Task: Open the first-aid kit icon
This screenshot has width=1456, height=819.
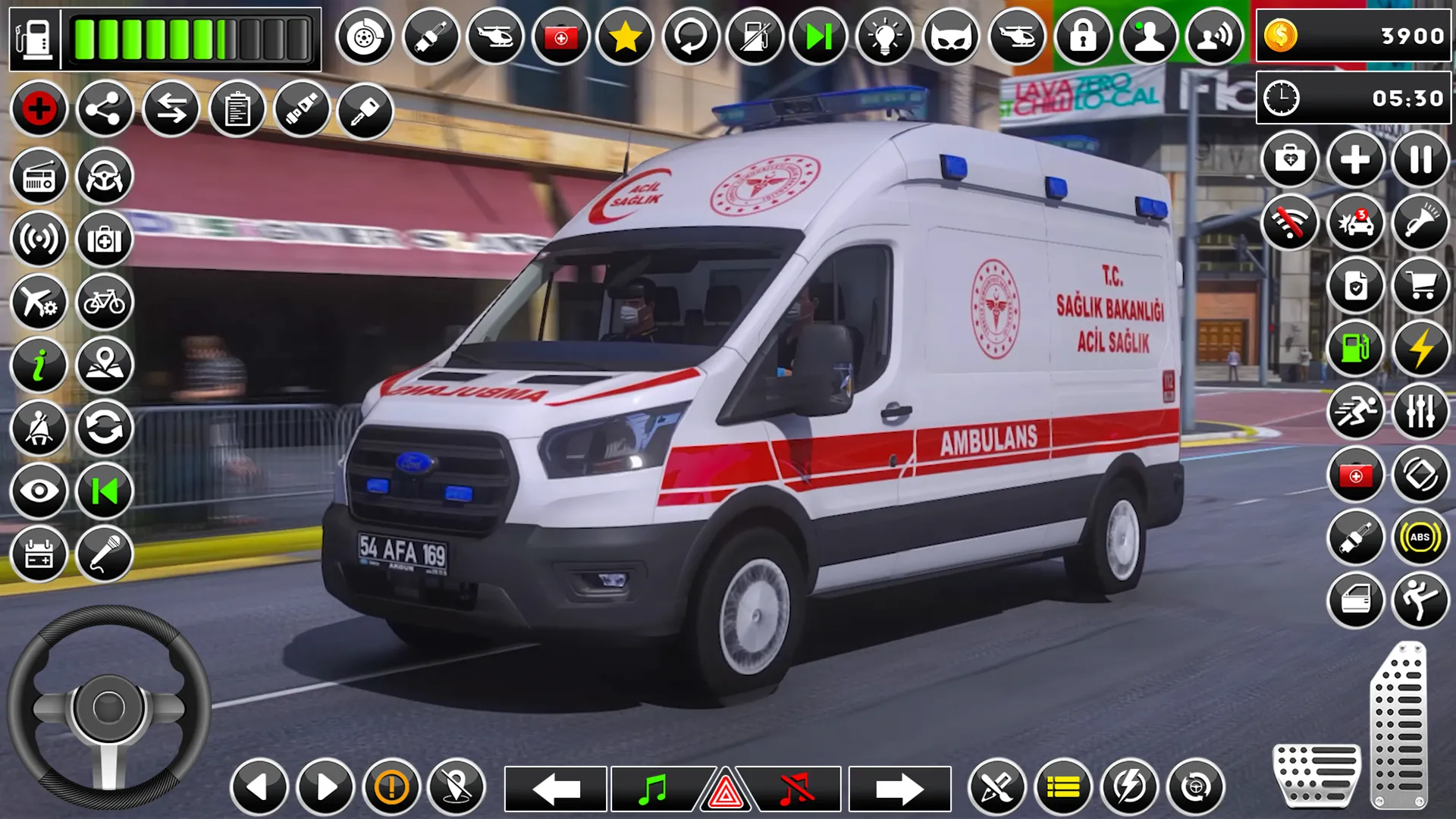Action: [x=107, y=239]
